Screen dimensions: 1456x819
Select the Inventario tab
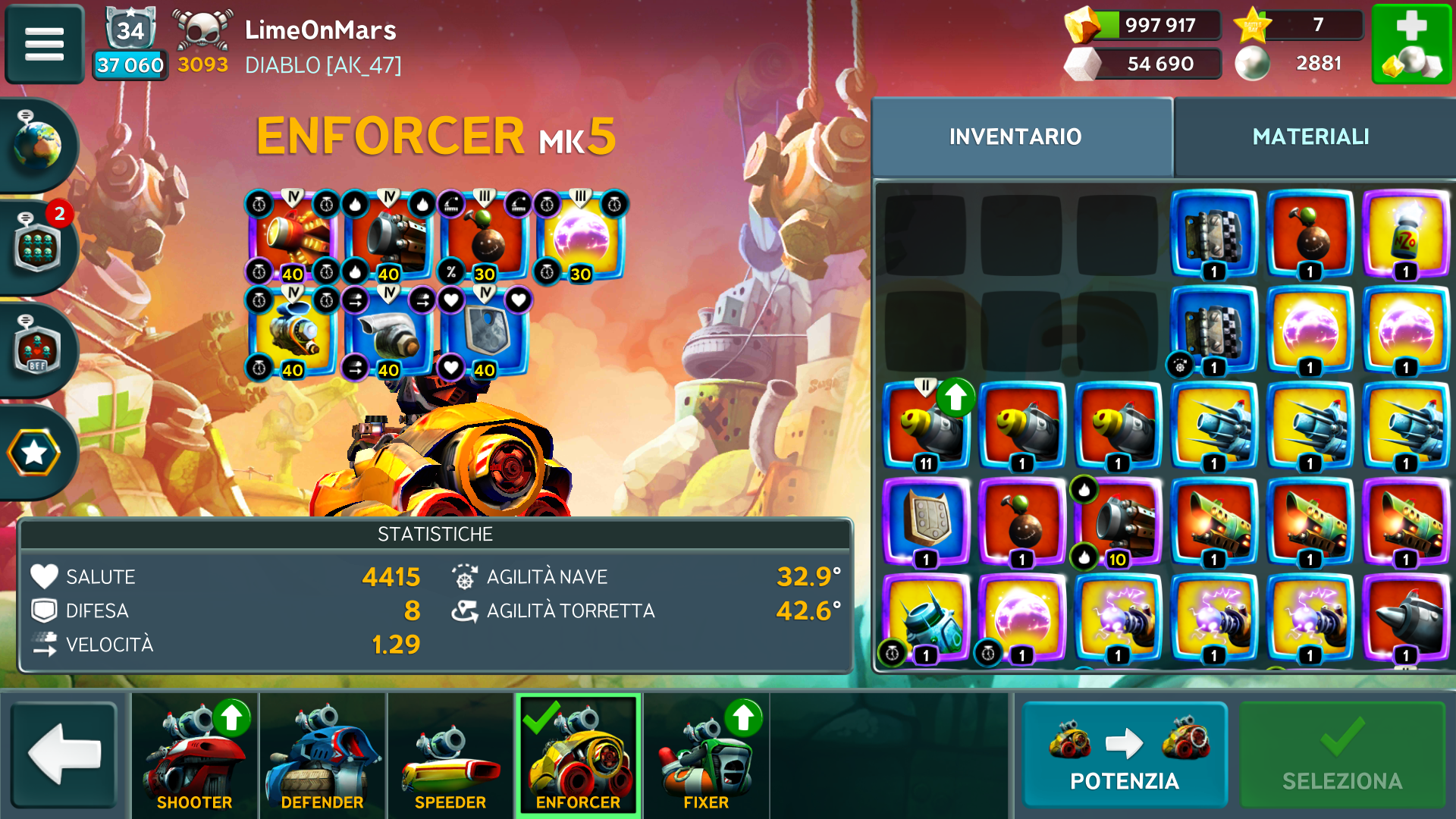[x=1015, y=136]
